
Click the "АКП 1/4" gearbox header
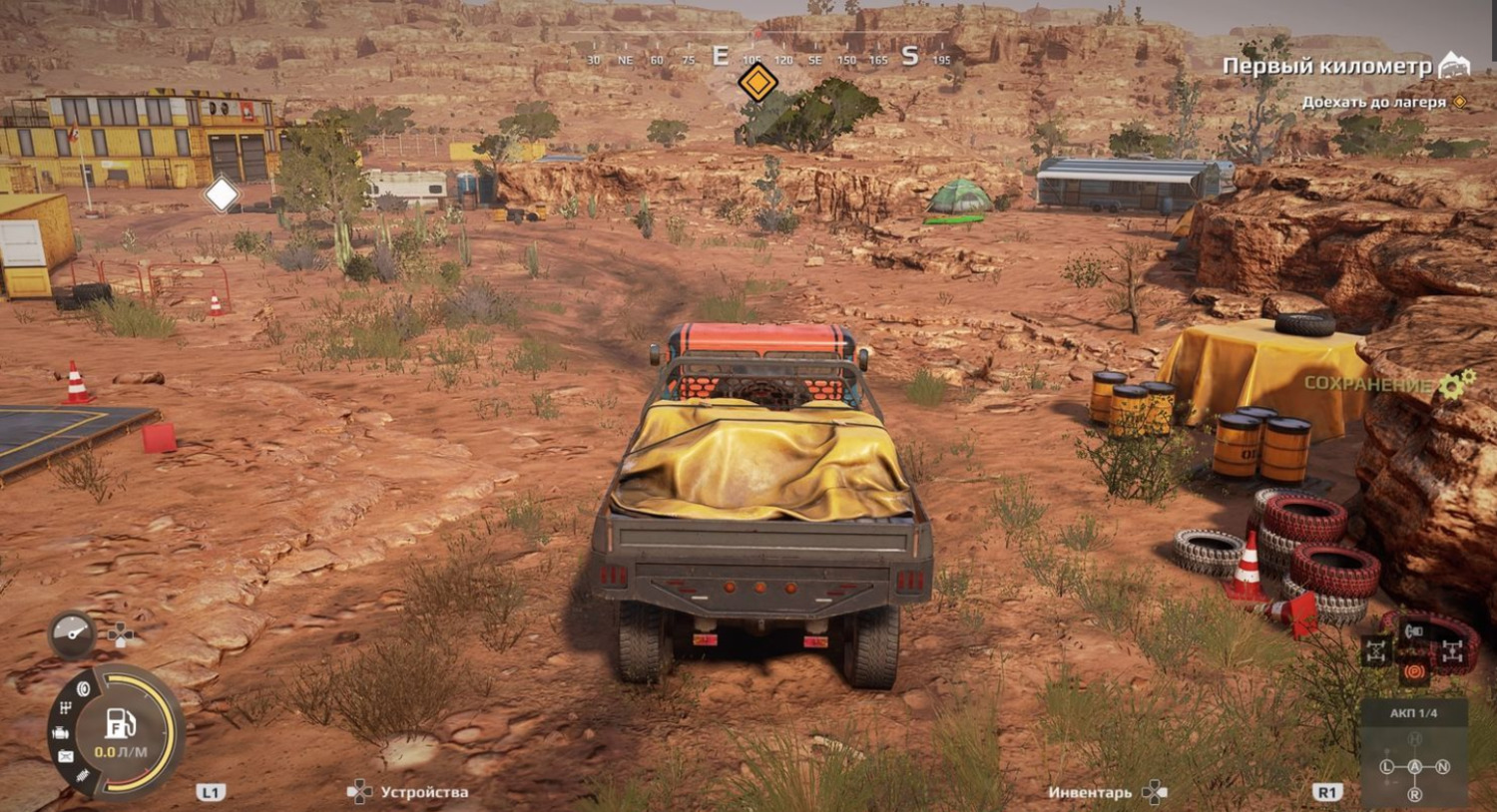[1413, 713]
